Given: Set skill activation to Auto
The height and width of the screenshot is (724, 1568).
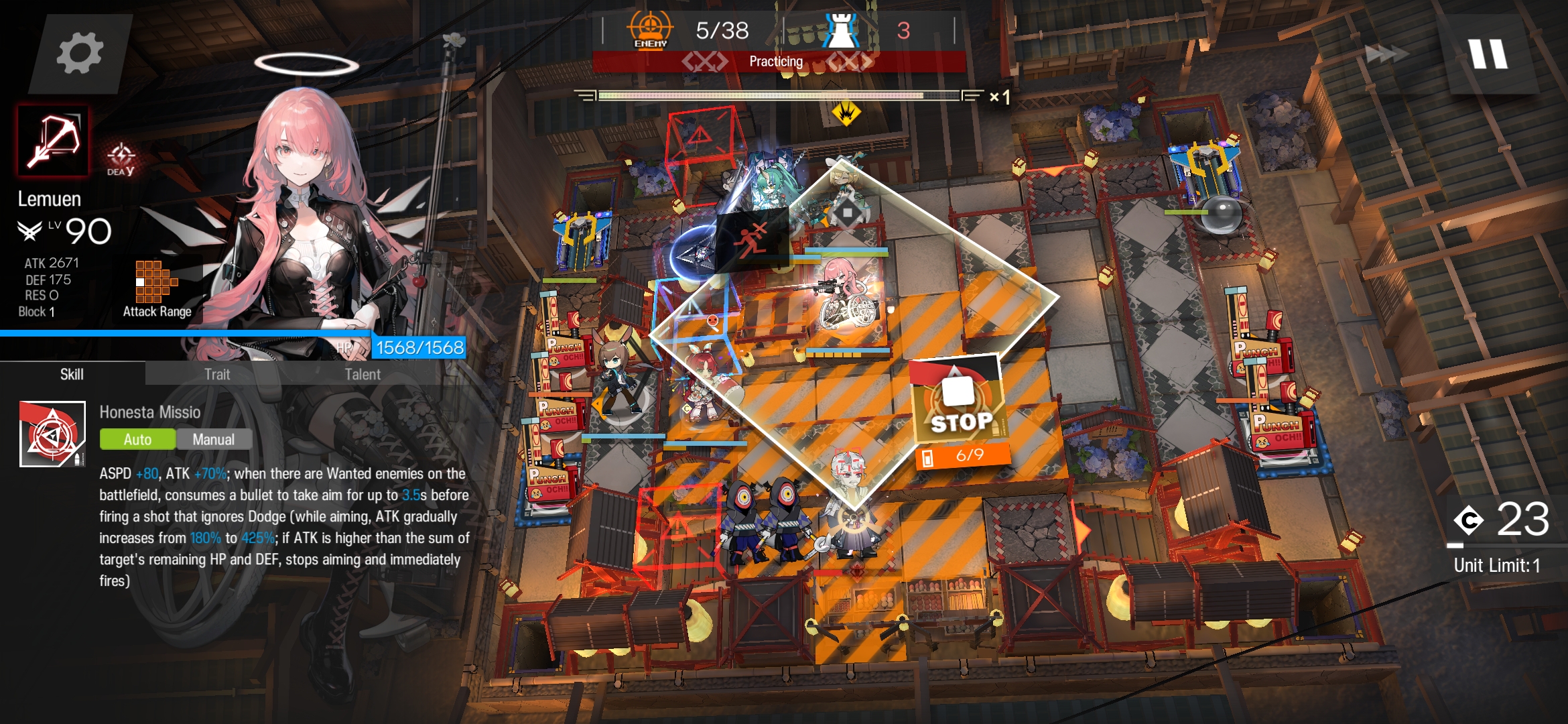Looking at the screenshot, I should click(x=137, y=439).
